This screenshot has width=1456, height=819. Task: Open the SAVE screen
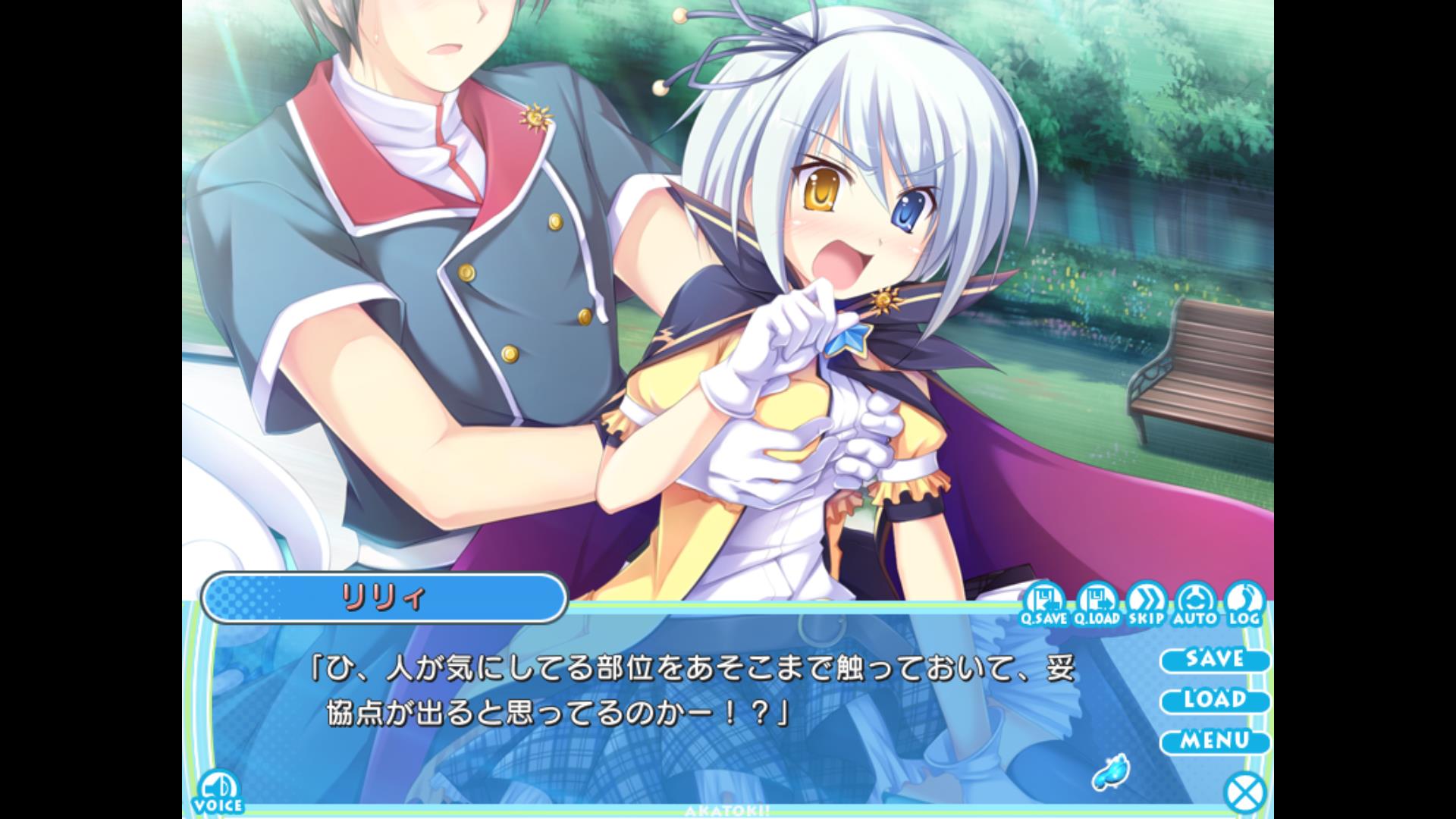pyautogui.click(x=1214, y=659)
